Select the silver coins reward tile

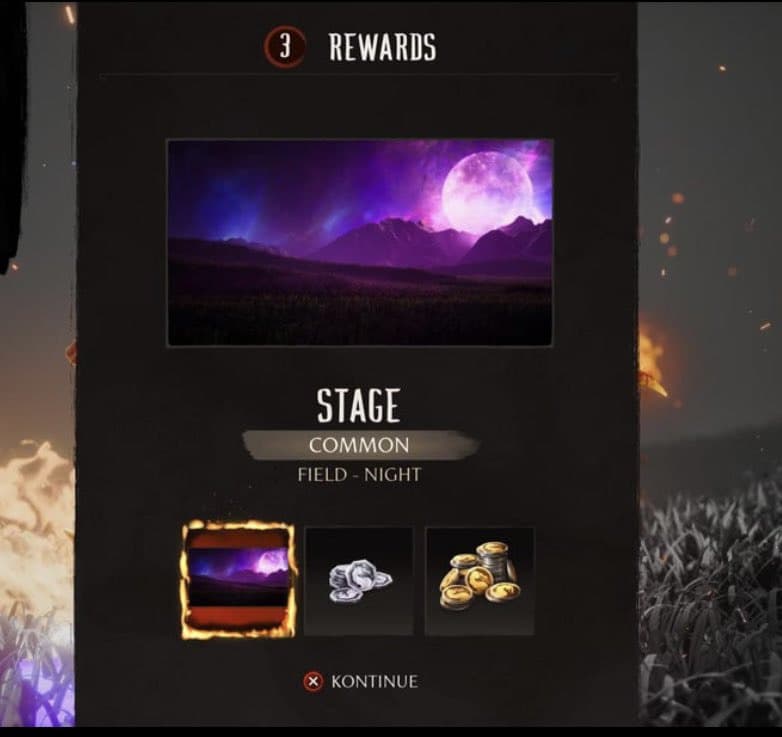point(359,581)
